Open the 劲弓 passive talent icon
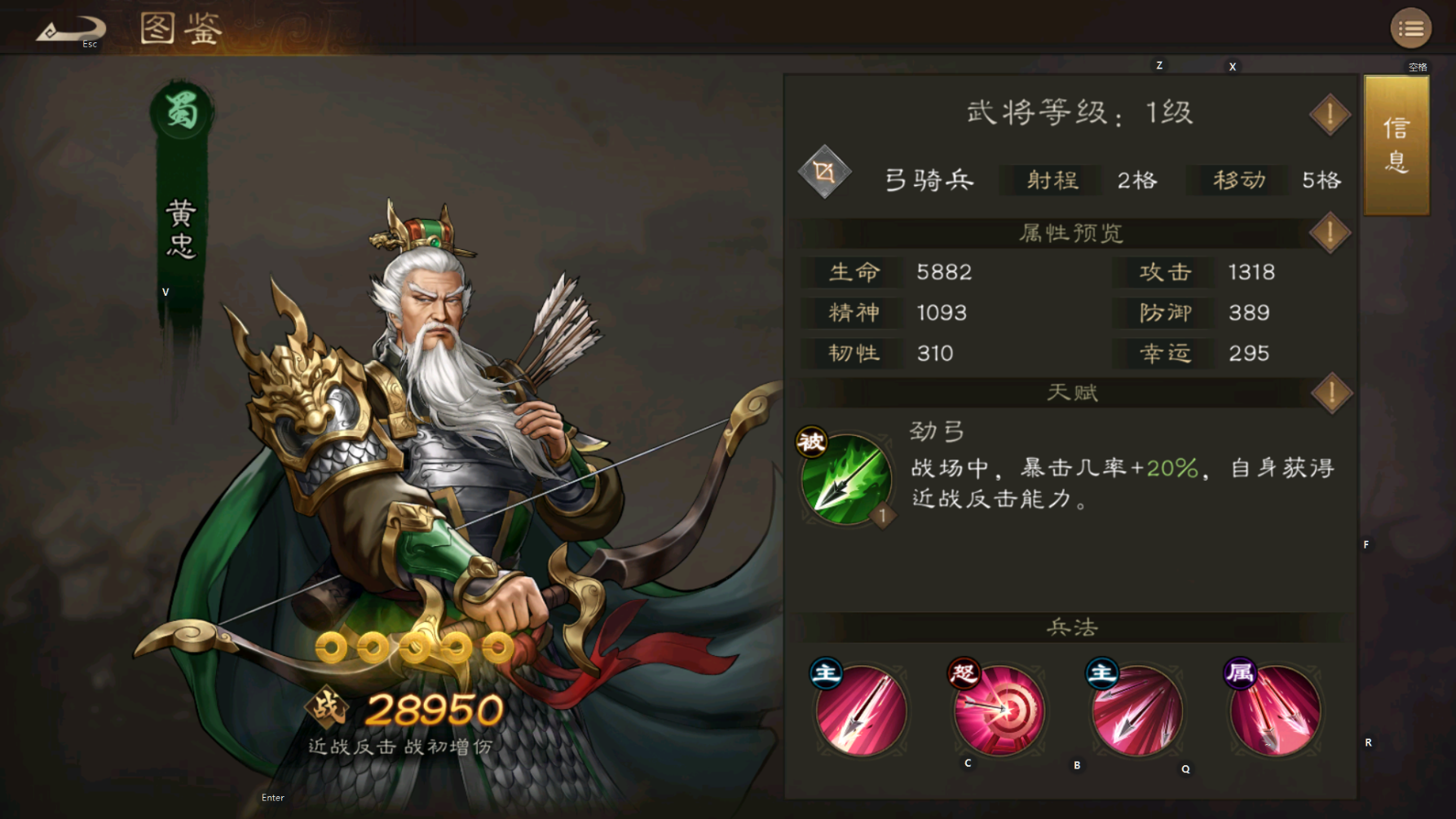Screen dimensions: 1456x819 848,481
